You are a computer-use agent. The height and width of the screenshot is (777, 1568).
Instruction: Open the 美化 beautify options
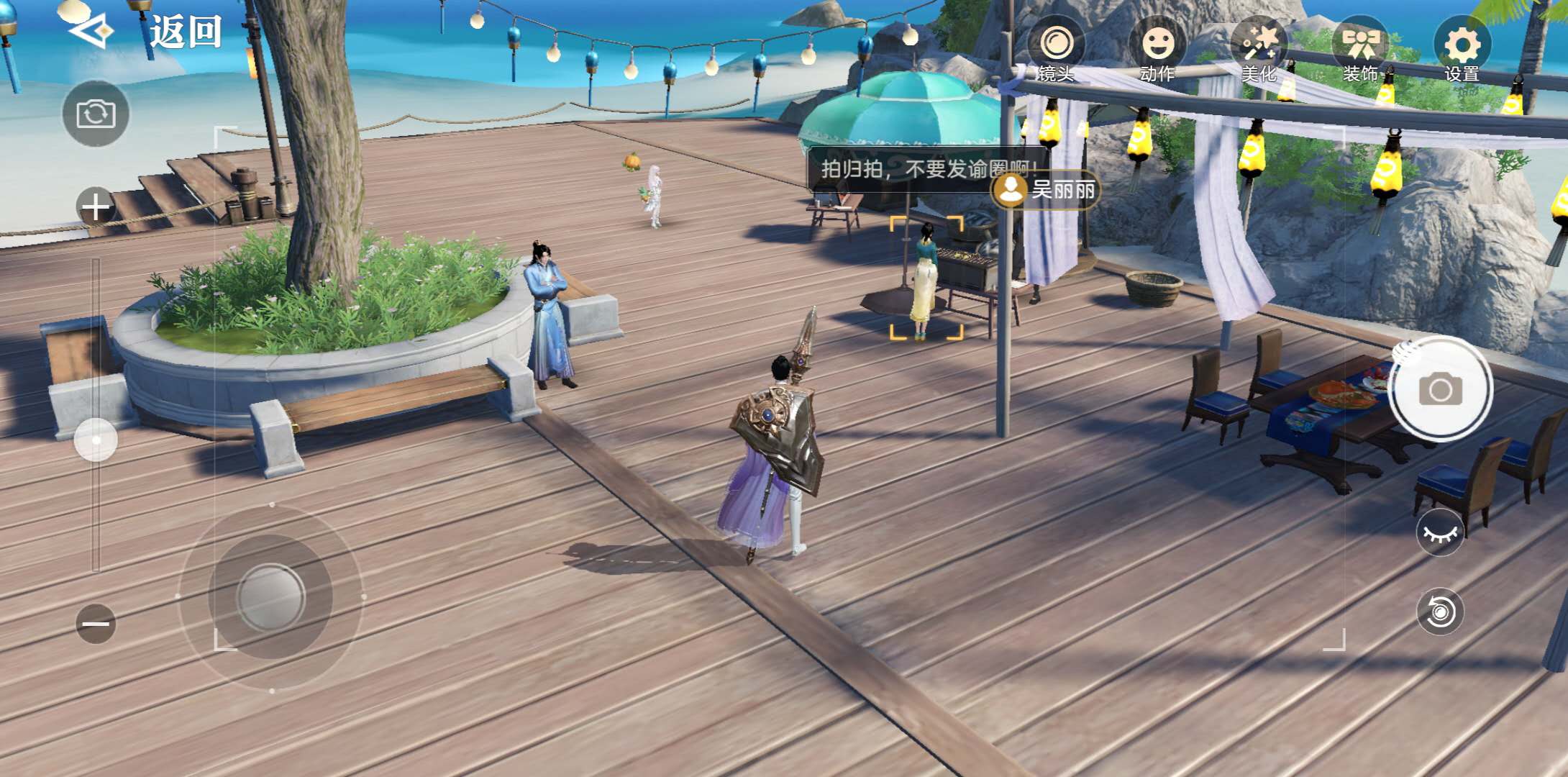1259,49
